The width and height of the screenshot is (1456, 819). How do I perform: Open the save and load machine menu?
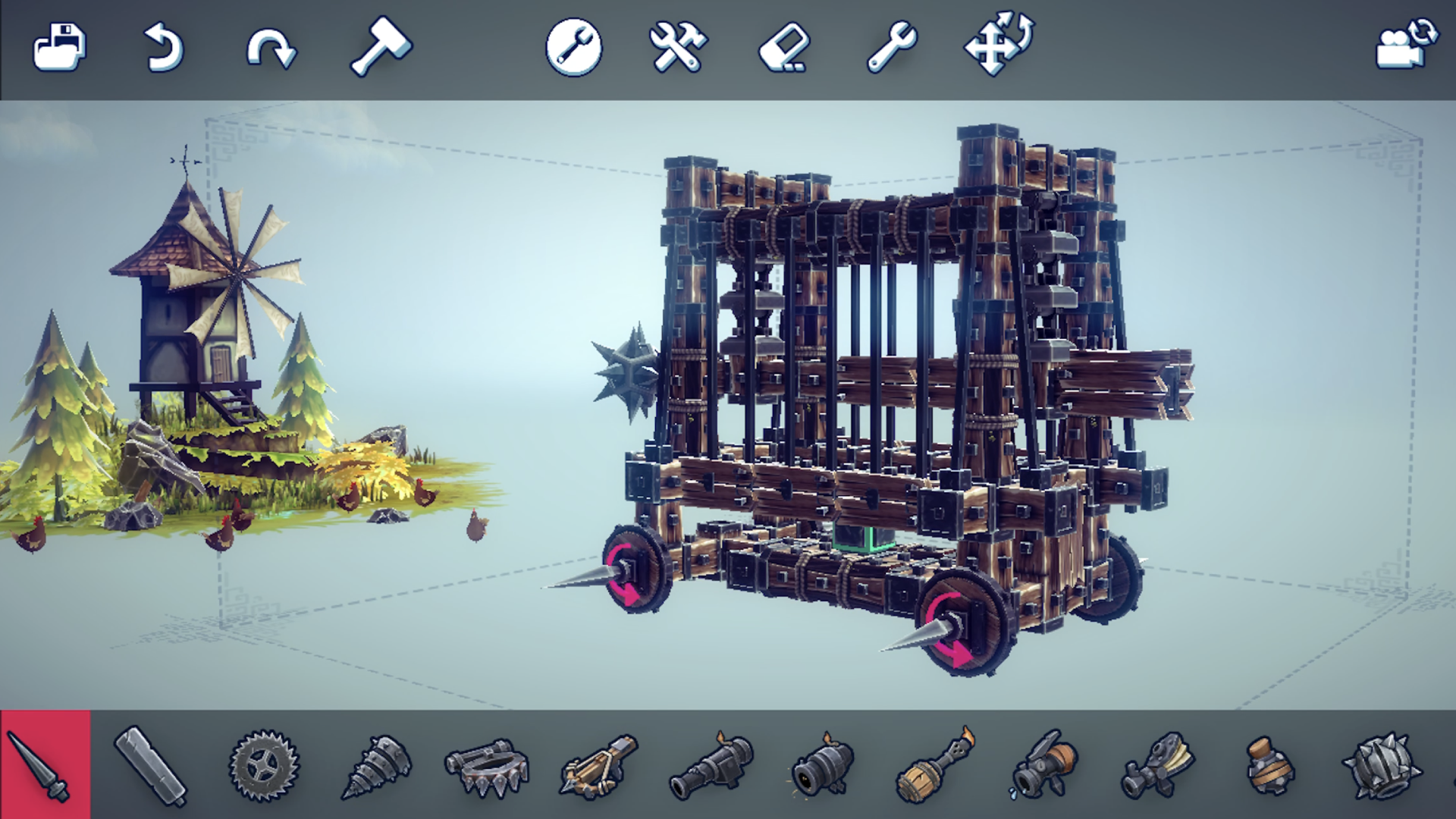click(60, 47)
